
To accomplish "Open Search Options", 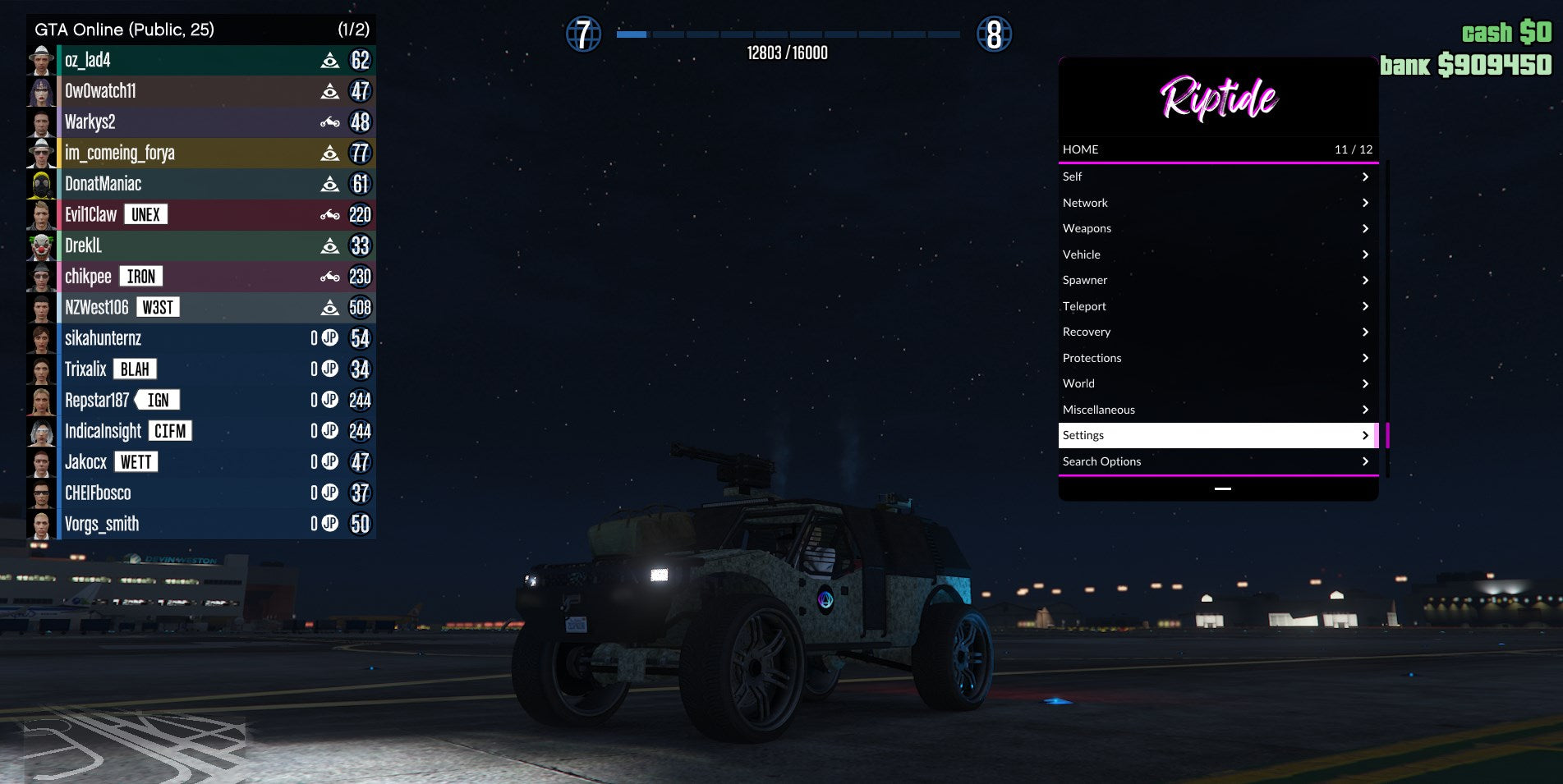I will click(x=1217, y=461).
